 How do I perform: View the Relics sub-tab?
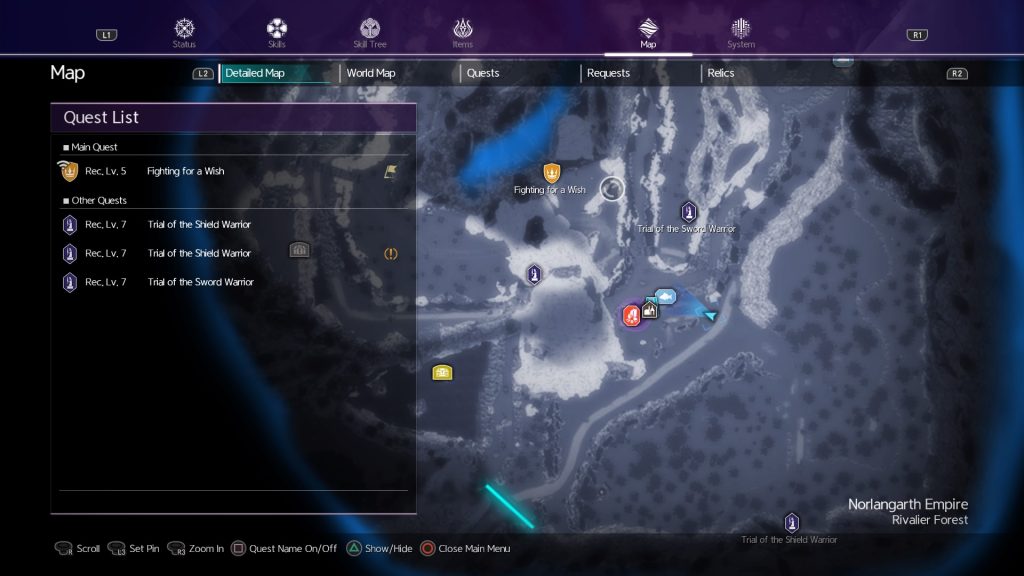coord(721,73)
